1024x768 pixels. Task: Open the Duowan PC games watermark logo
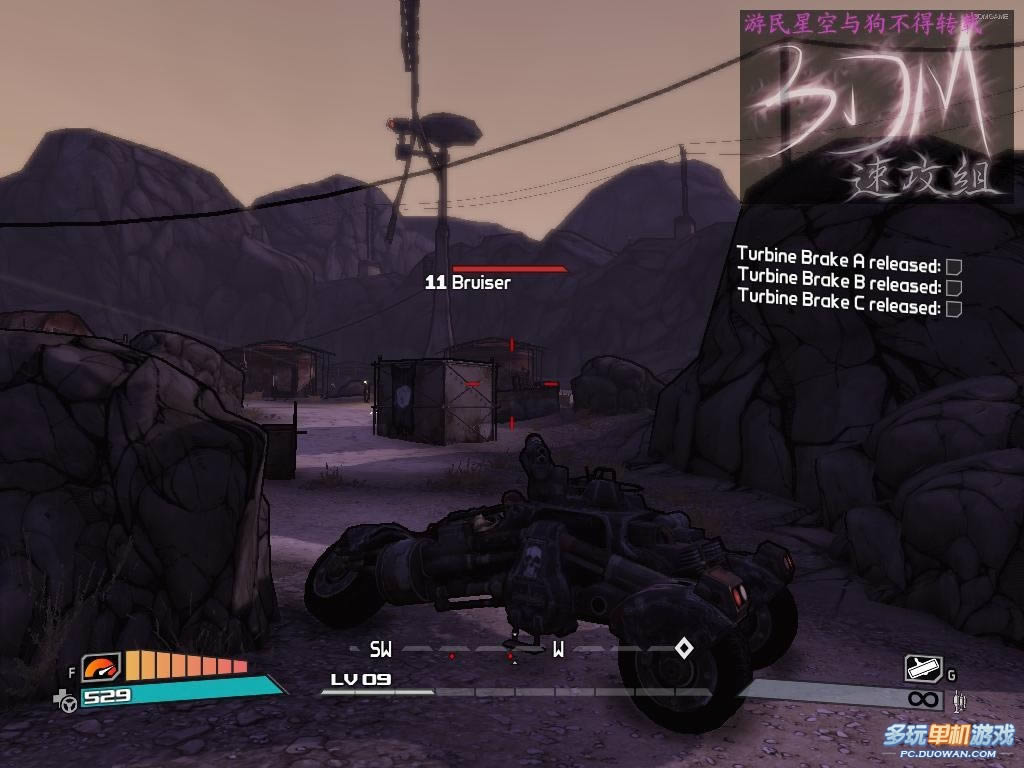pyautogui.click(x=948, y=739)
